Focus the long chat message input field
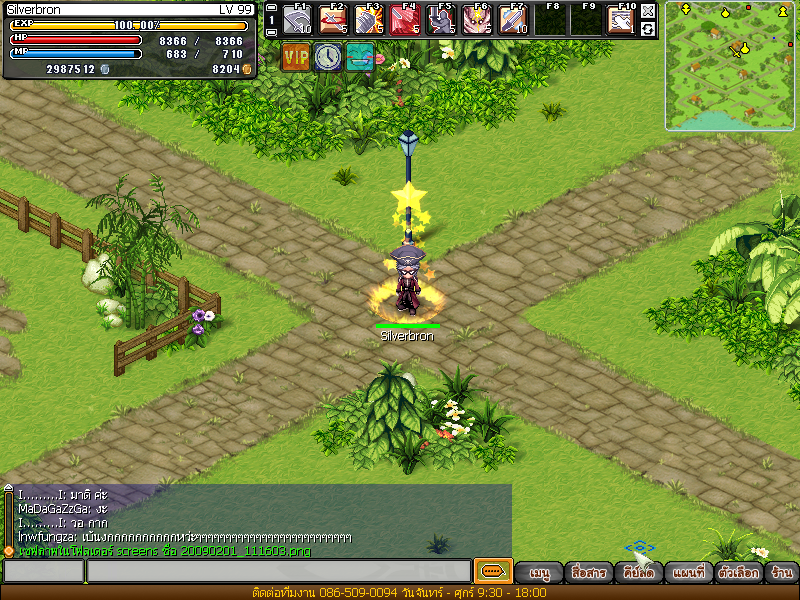800x600 pixels. click(x=278, y=571)
